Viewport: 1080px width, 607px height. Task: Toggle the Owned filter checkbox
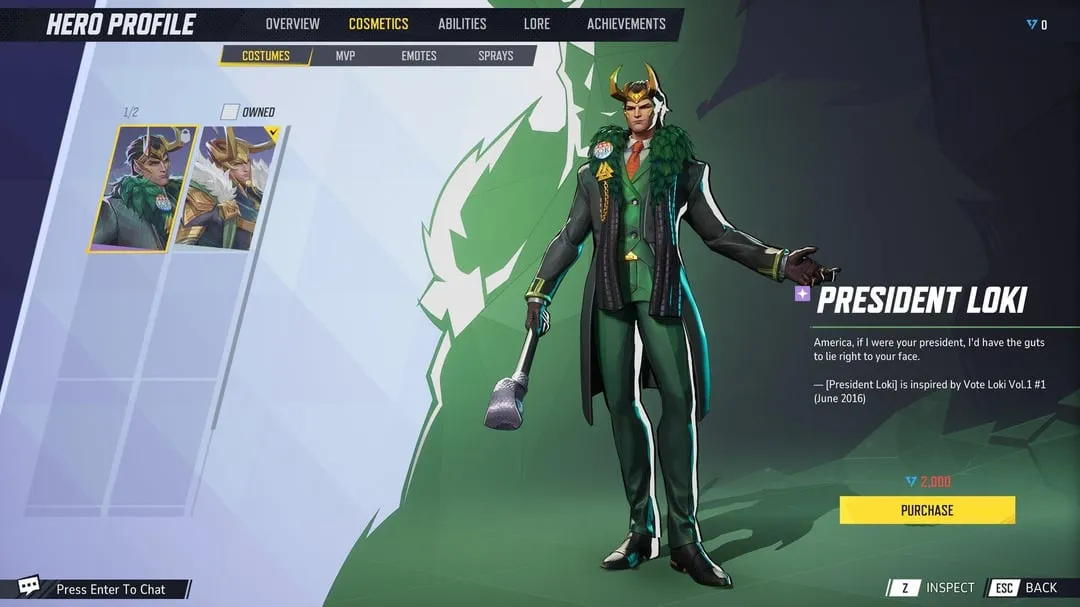230,112
